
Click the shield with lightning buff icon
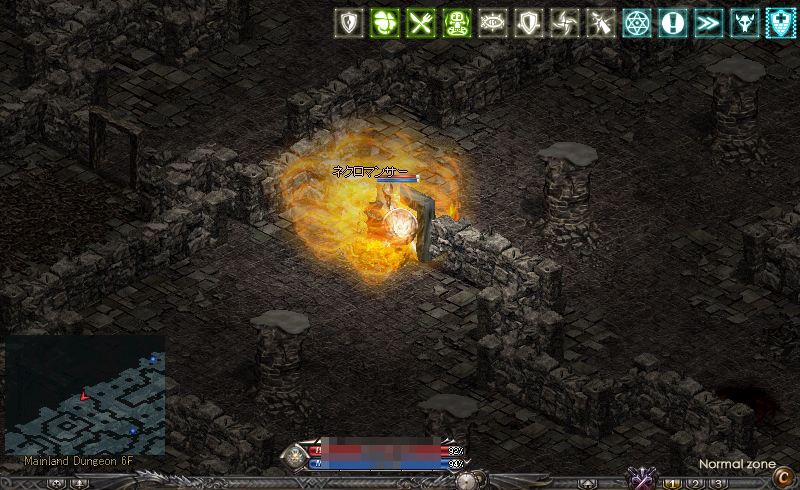(x=348, y=24)
